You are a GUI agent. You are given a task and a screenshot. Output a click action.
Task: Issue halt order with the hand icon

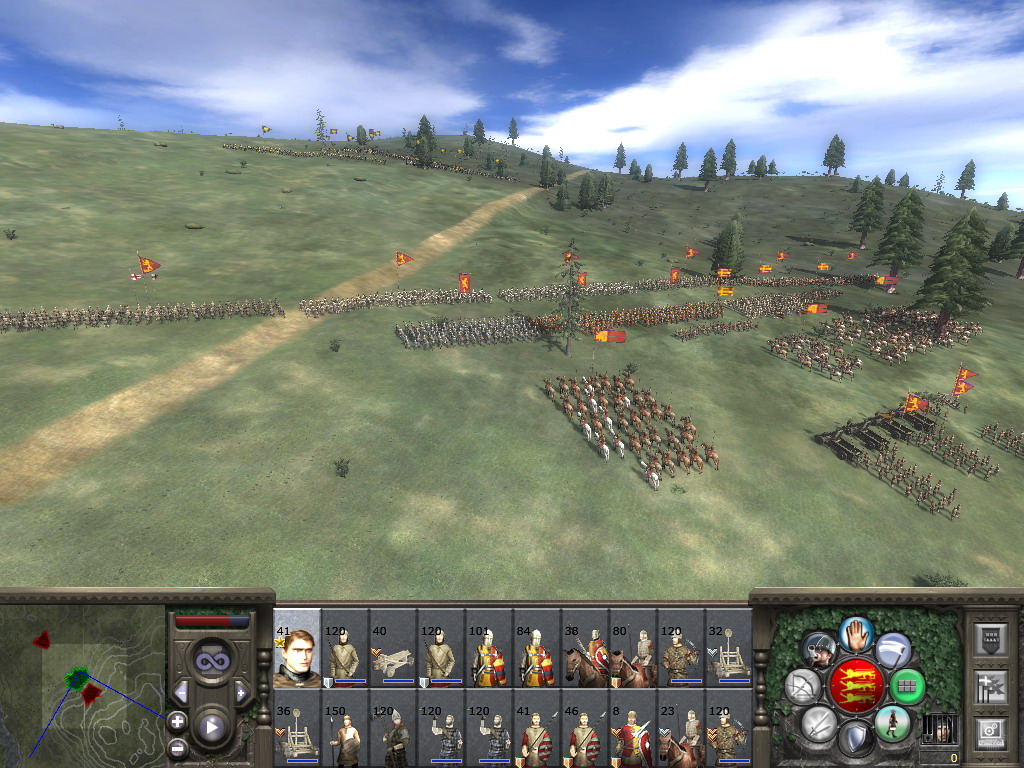coord(855,632)
